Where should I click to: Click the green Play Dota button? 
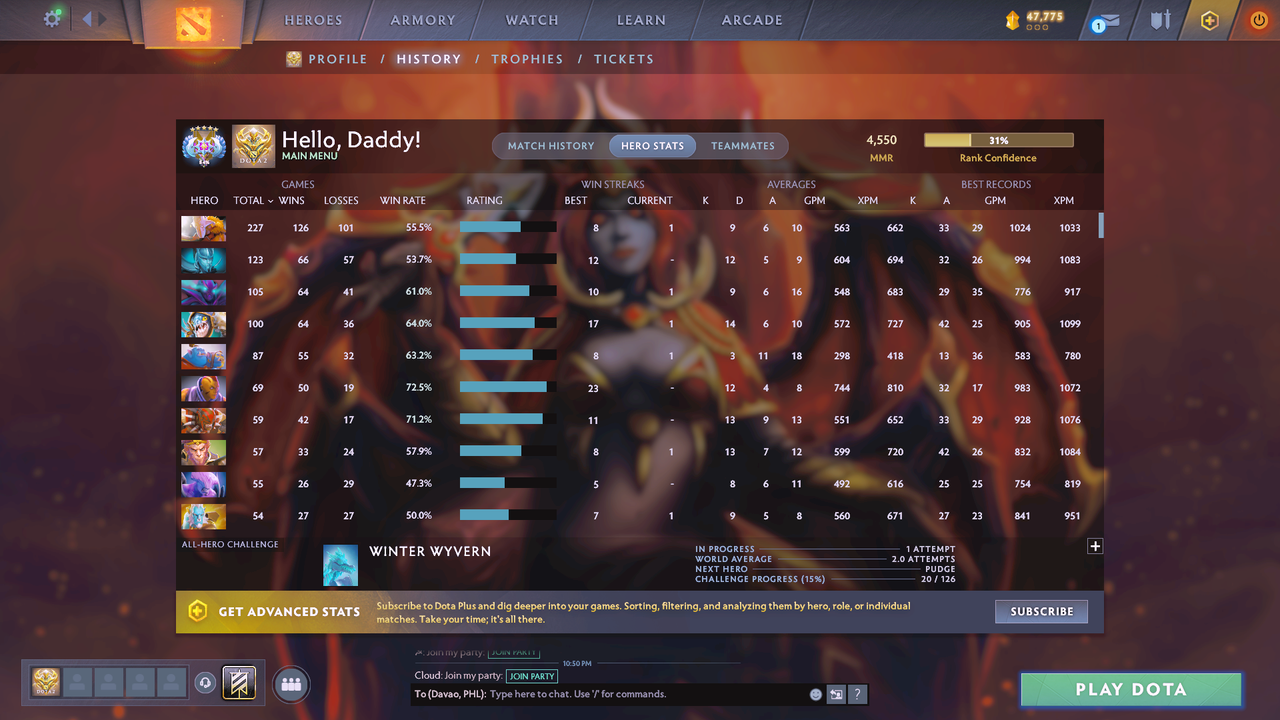(1130, 689)
